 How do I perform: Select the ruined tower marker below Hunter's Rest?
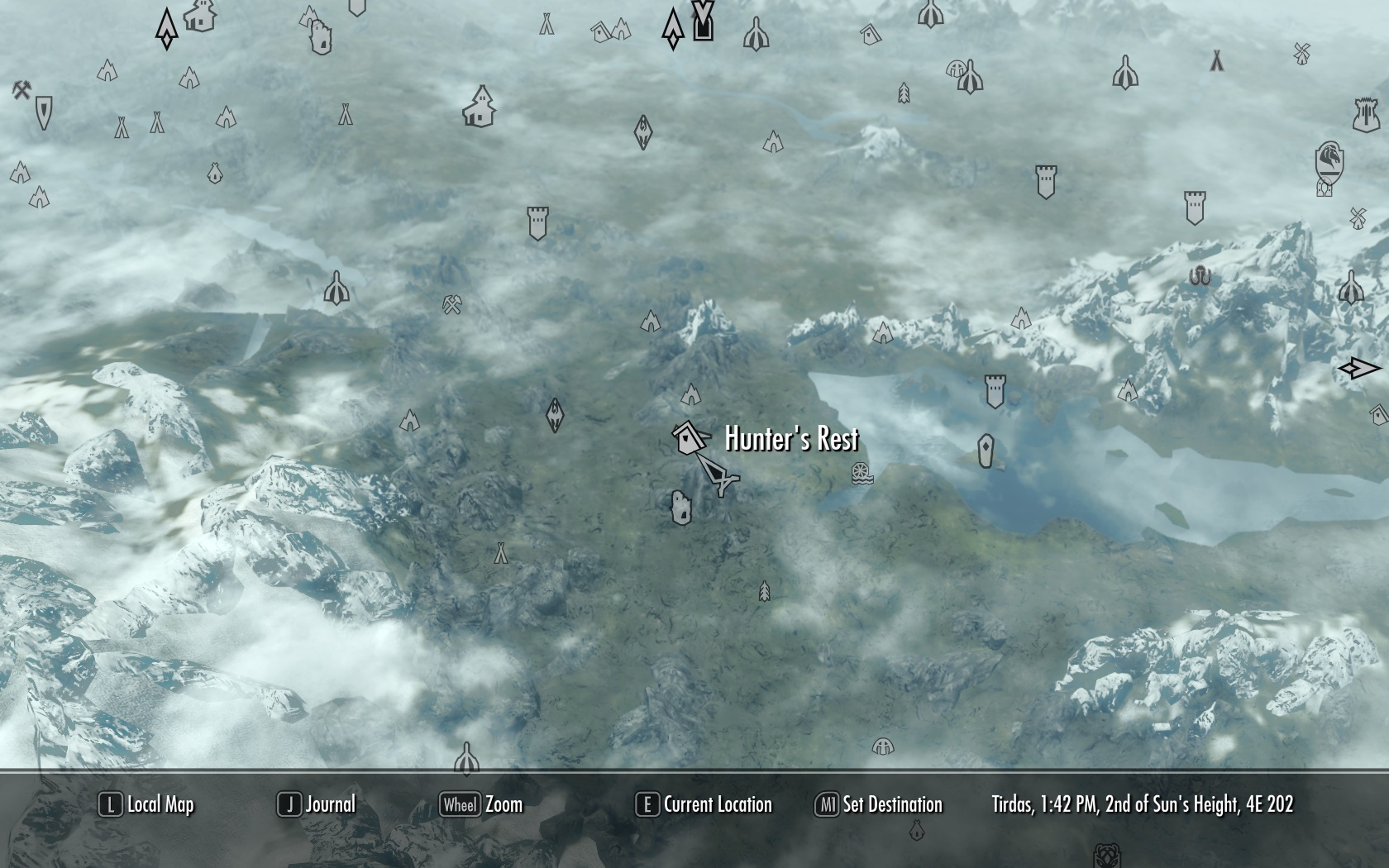680,508
